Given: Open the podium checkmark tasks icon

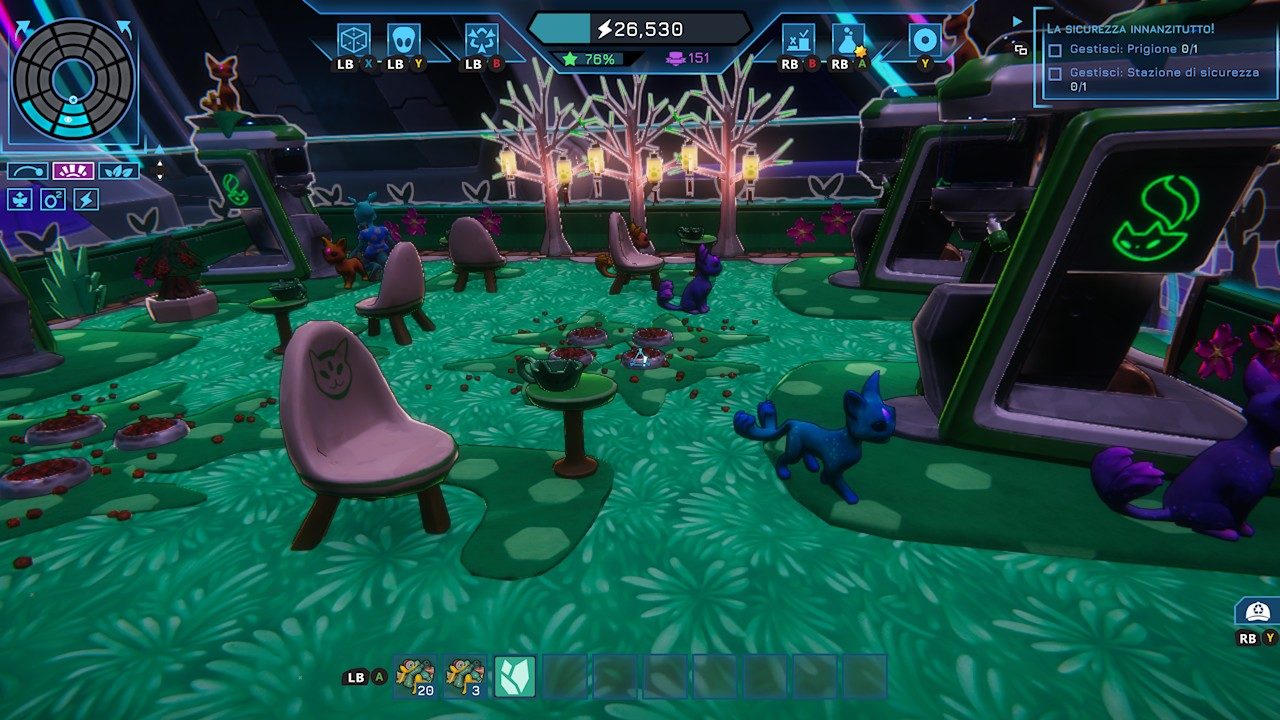Looking at the screenshot, I should (798, 40).
